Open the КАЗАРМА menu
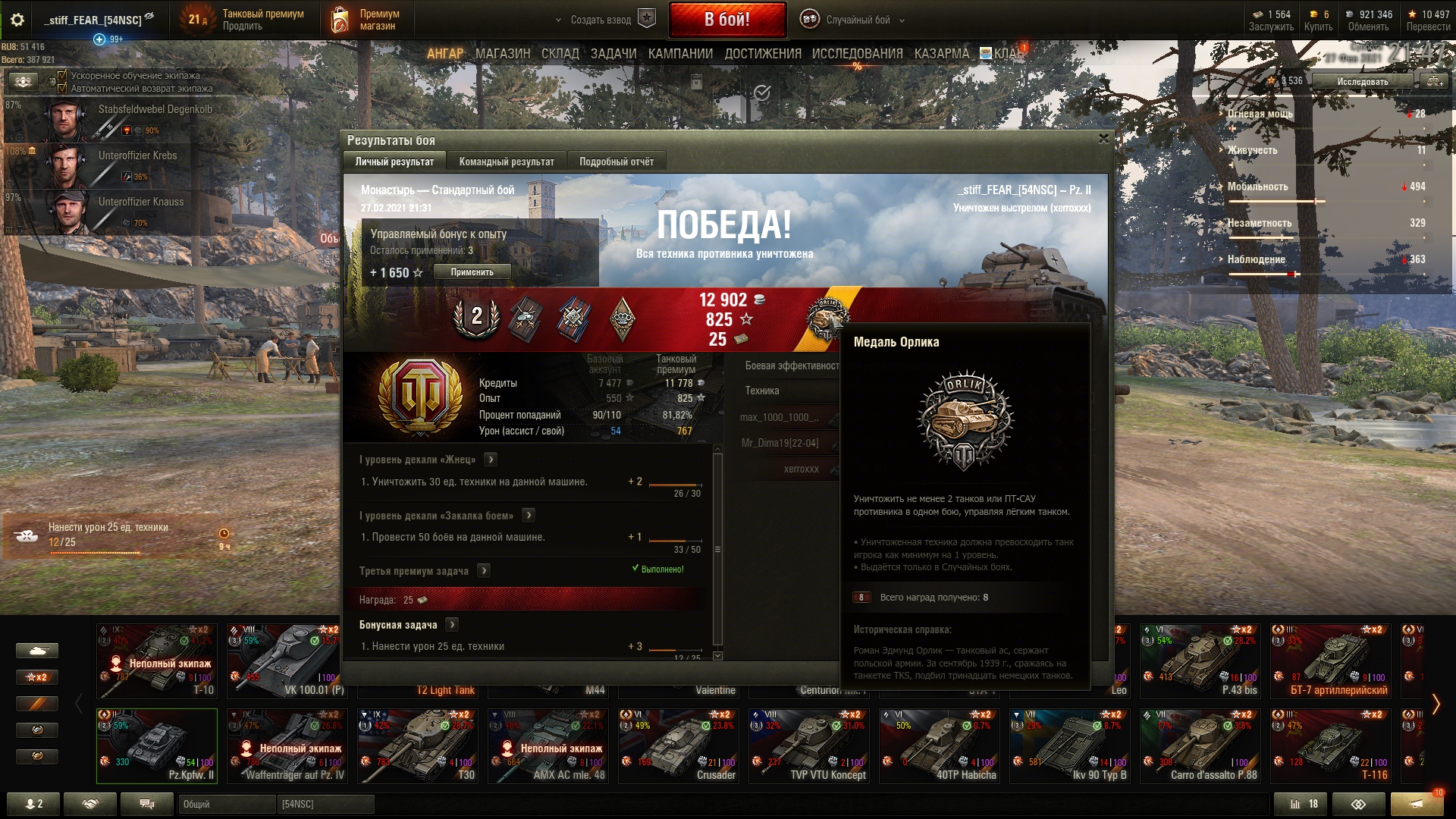 click(x=941, y=54)
